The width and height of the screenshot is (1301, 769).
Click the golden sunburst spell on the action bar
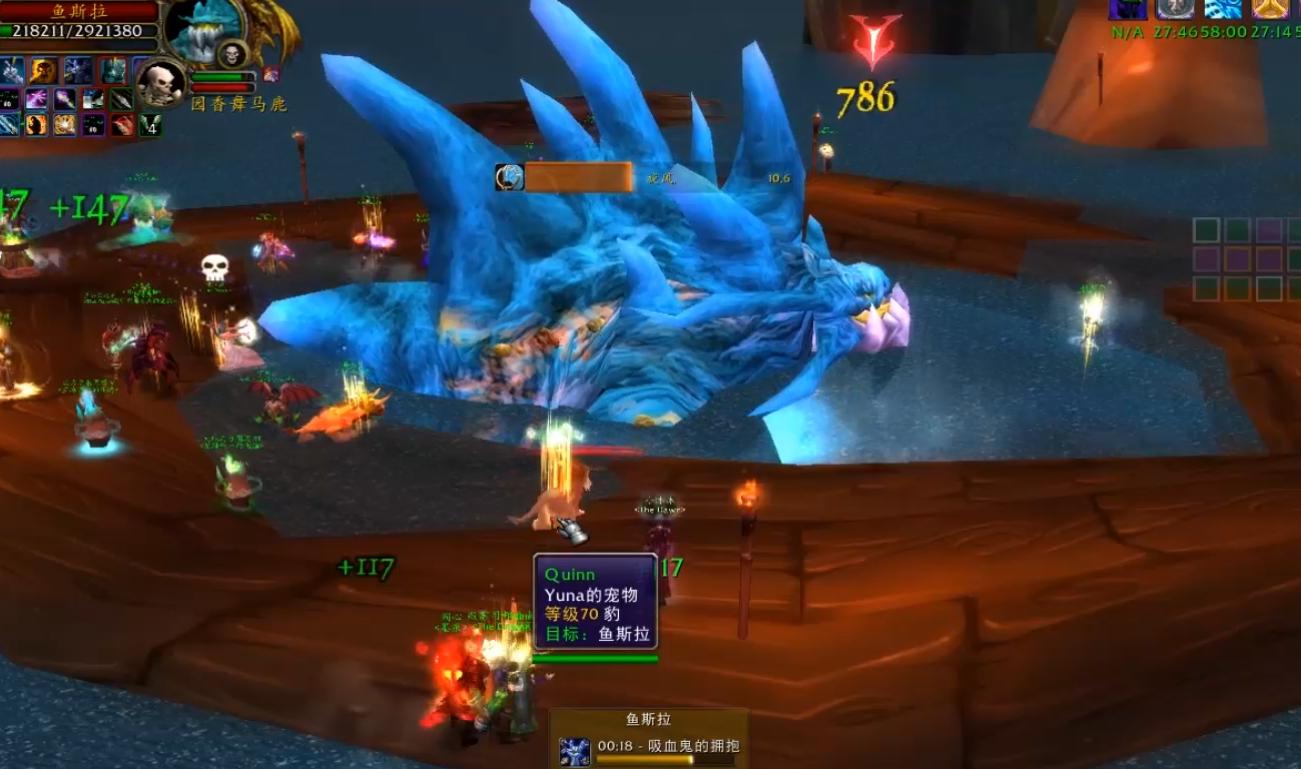65,126
